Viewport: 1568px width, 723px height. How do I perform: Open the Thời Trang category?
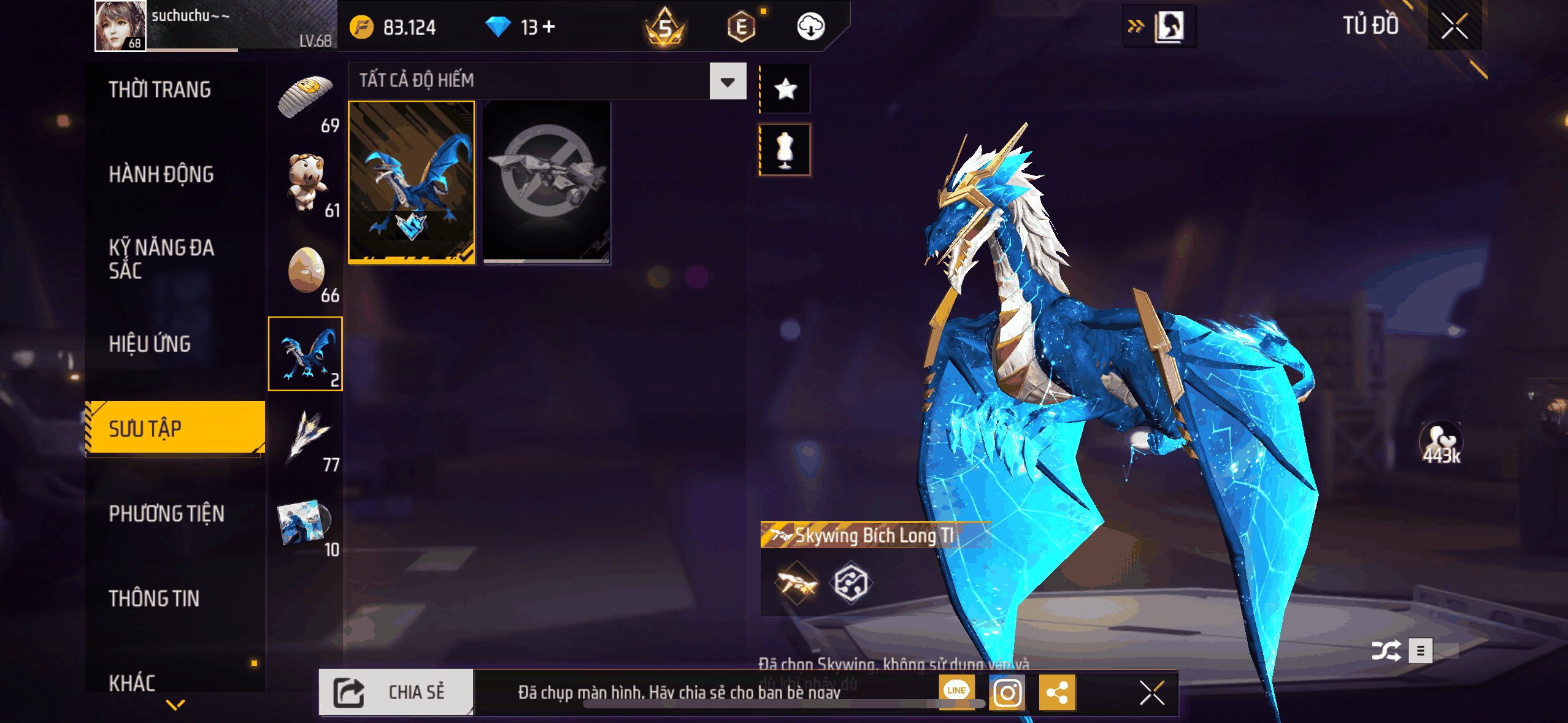(159, 90)
